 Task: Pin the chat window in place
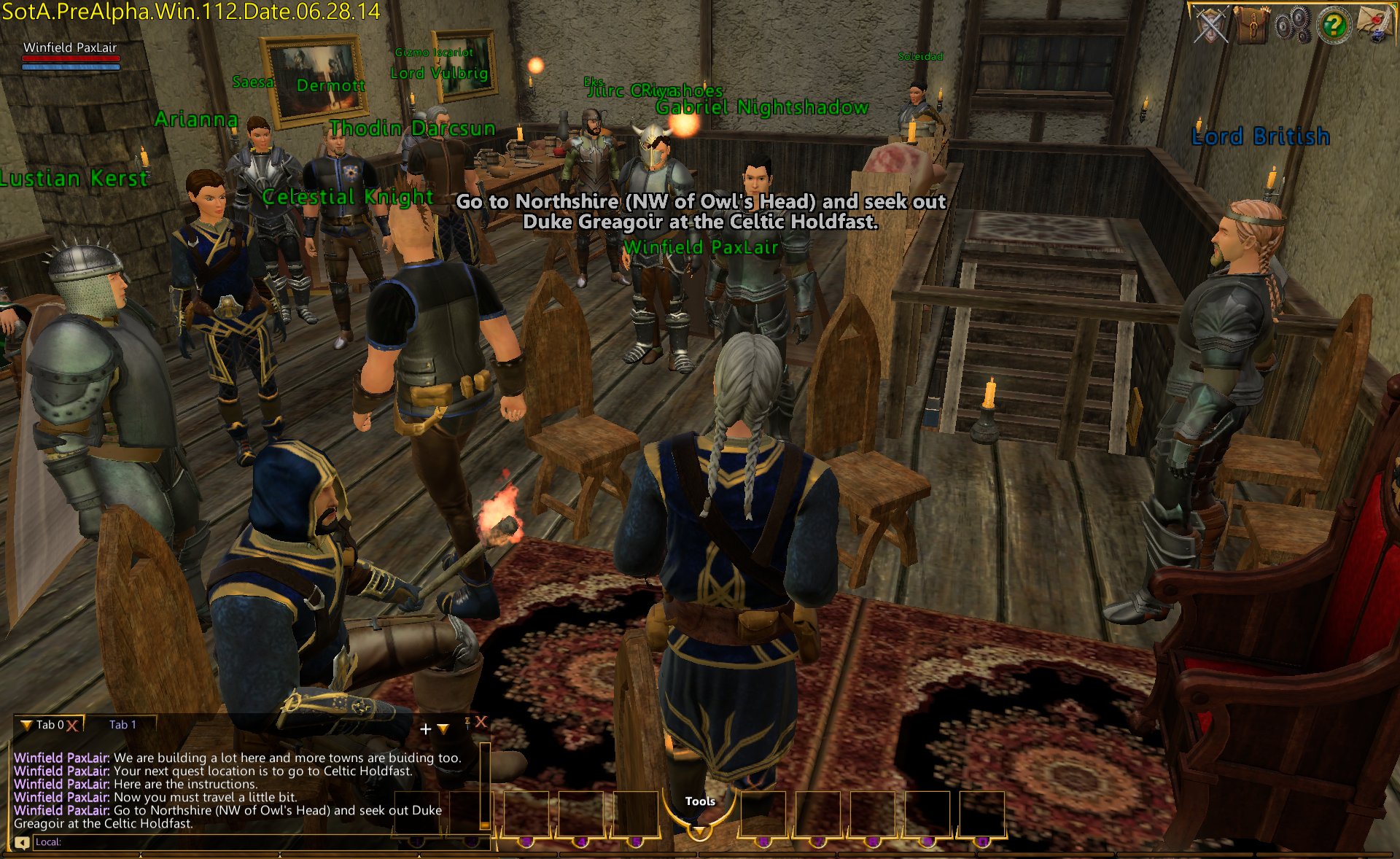pos(467,723)
